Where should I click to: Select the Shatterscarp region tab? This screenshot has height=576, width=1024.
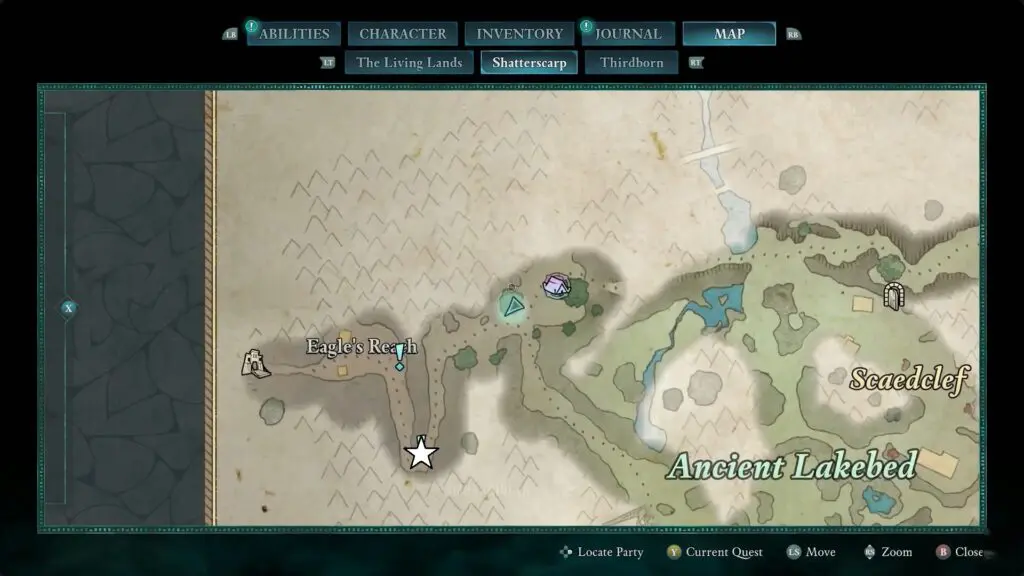pyautogui.click(x=529, y=62)
